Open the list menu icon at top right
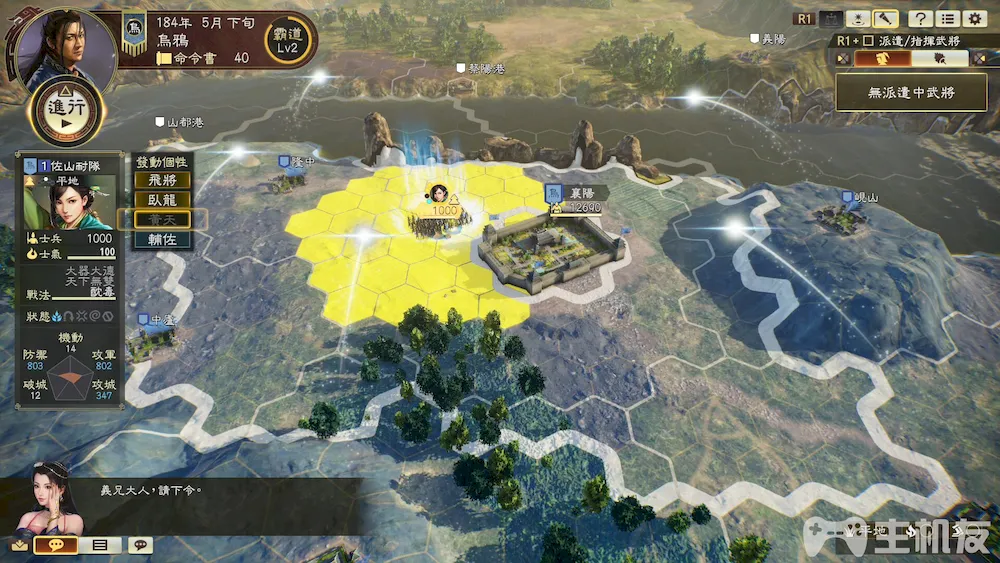The height and width of the screenshot is (563, 1000). (946, 18)
